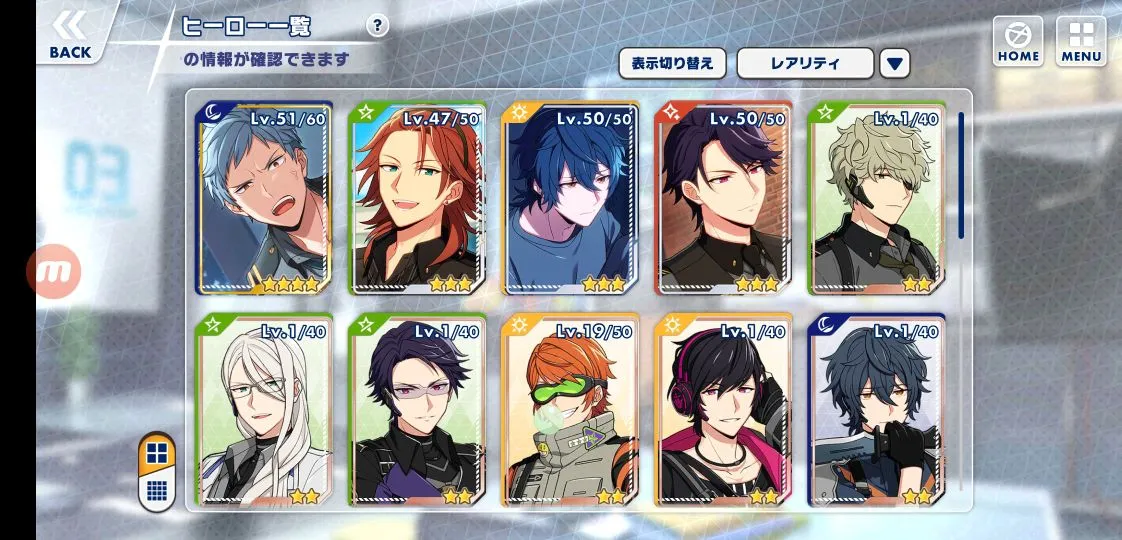Open the question mark help icon
This screenshot has width=1122, height=540.
coord(376,26)
